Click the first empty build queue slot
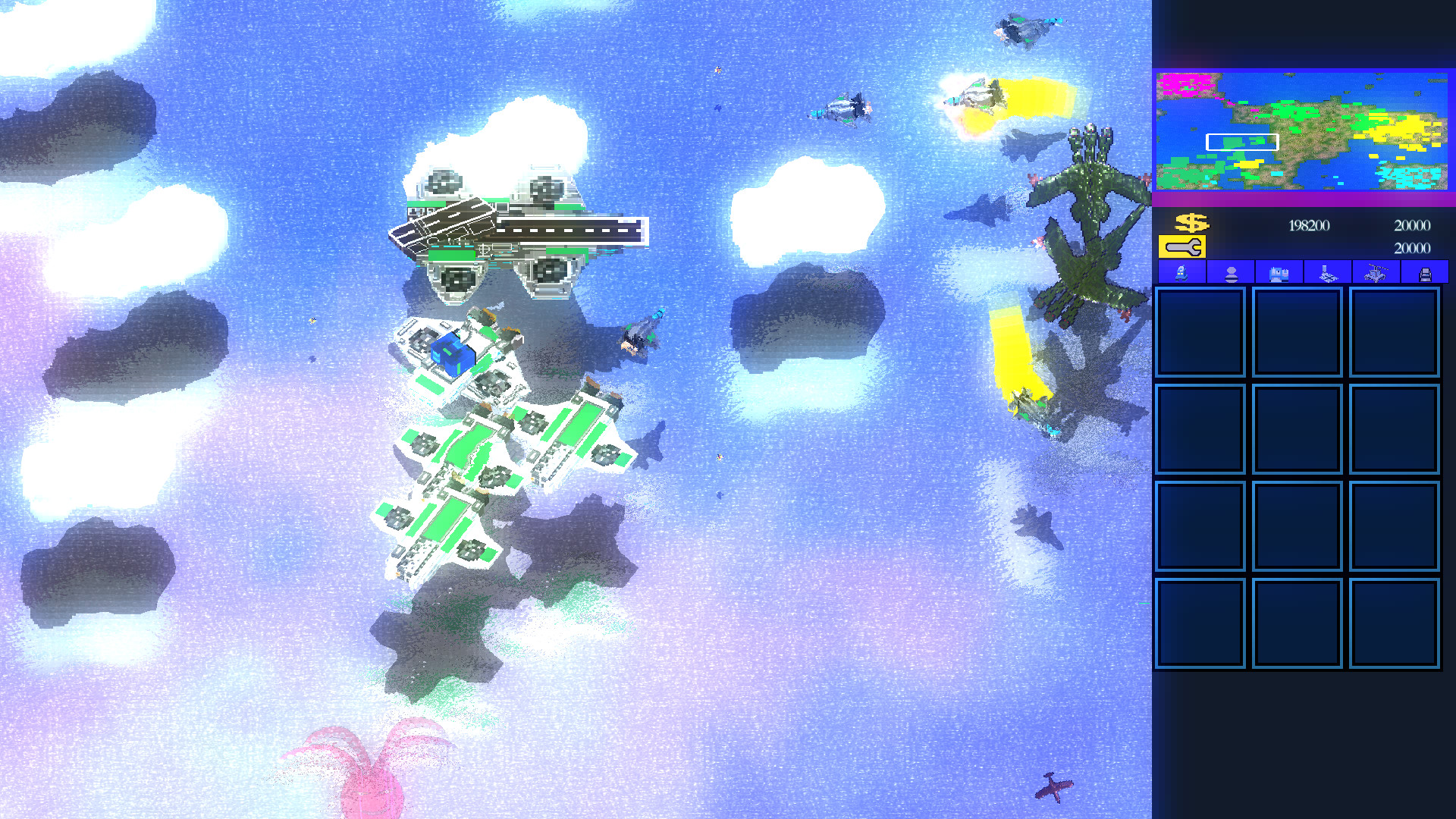Image resolution: width=1456 pixels, height=819 pixels. 1200,331
